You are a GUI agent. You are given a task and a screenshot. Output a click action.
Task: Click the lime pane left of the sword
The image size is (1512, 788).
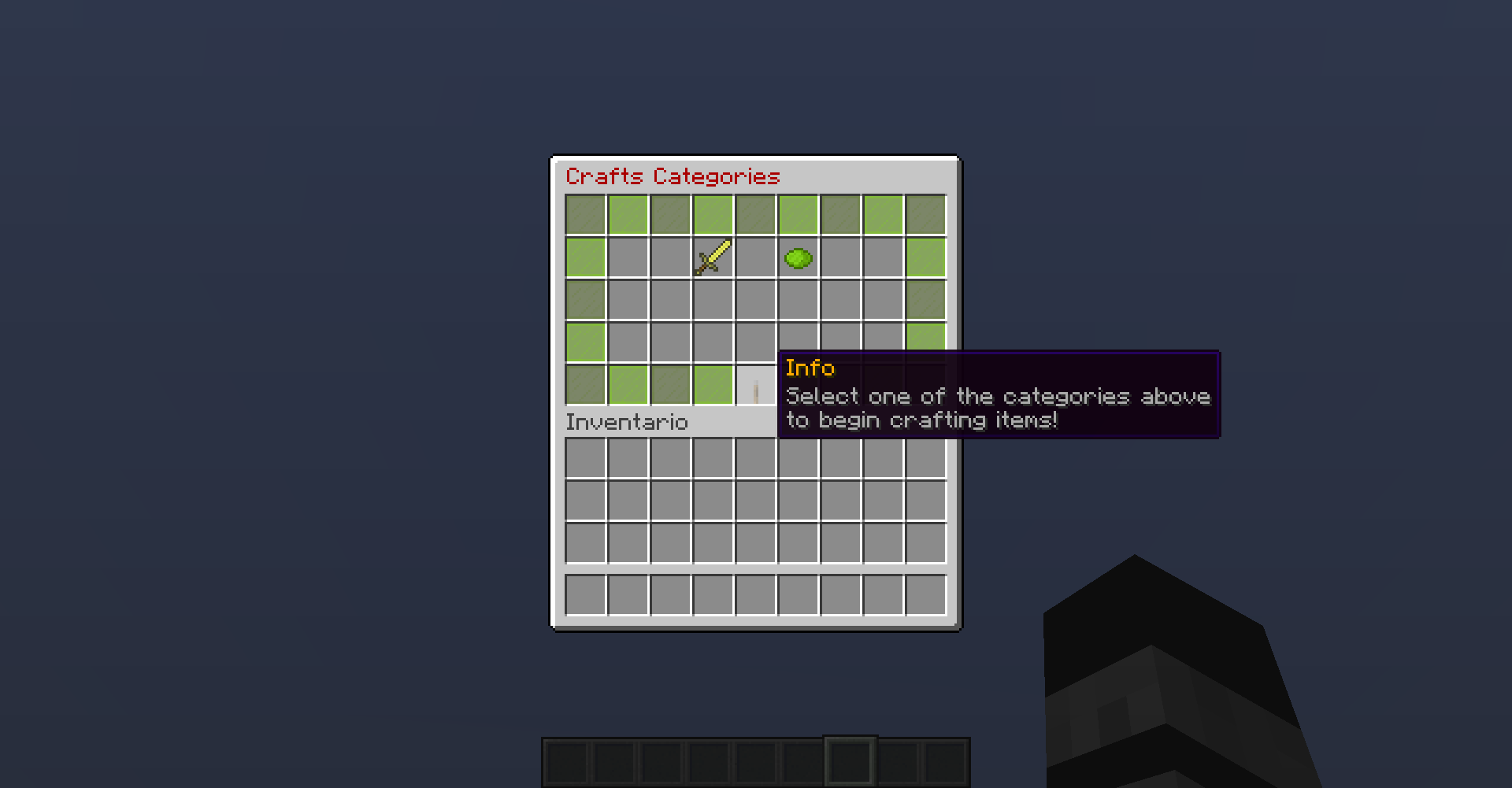point(585,257)
